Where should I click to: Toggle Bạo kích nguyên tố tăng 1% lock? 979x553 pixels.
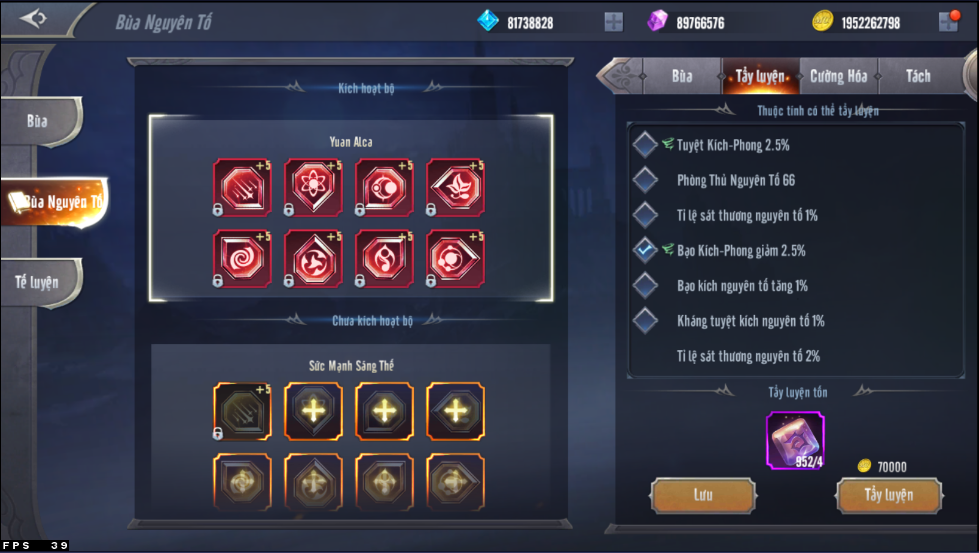pyautogui.click(x=646, y=285)
